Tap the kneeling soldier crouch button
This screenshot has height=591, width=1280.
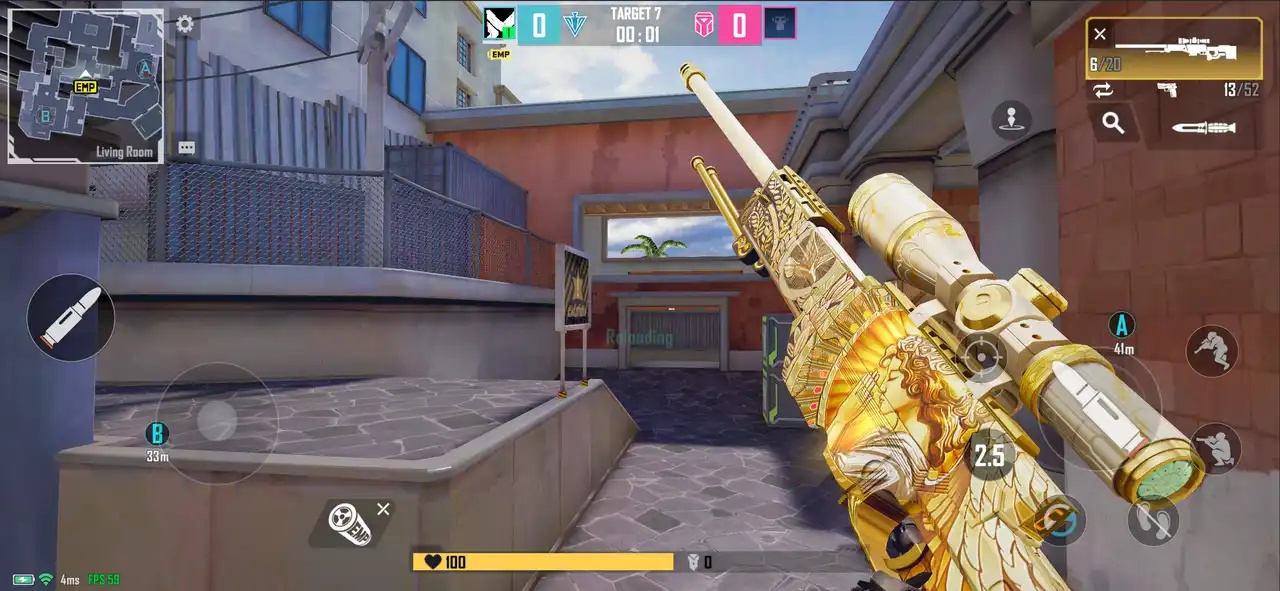(1216, 449)
